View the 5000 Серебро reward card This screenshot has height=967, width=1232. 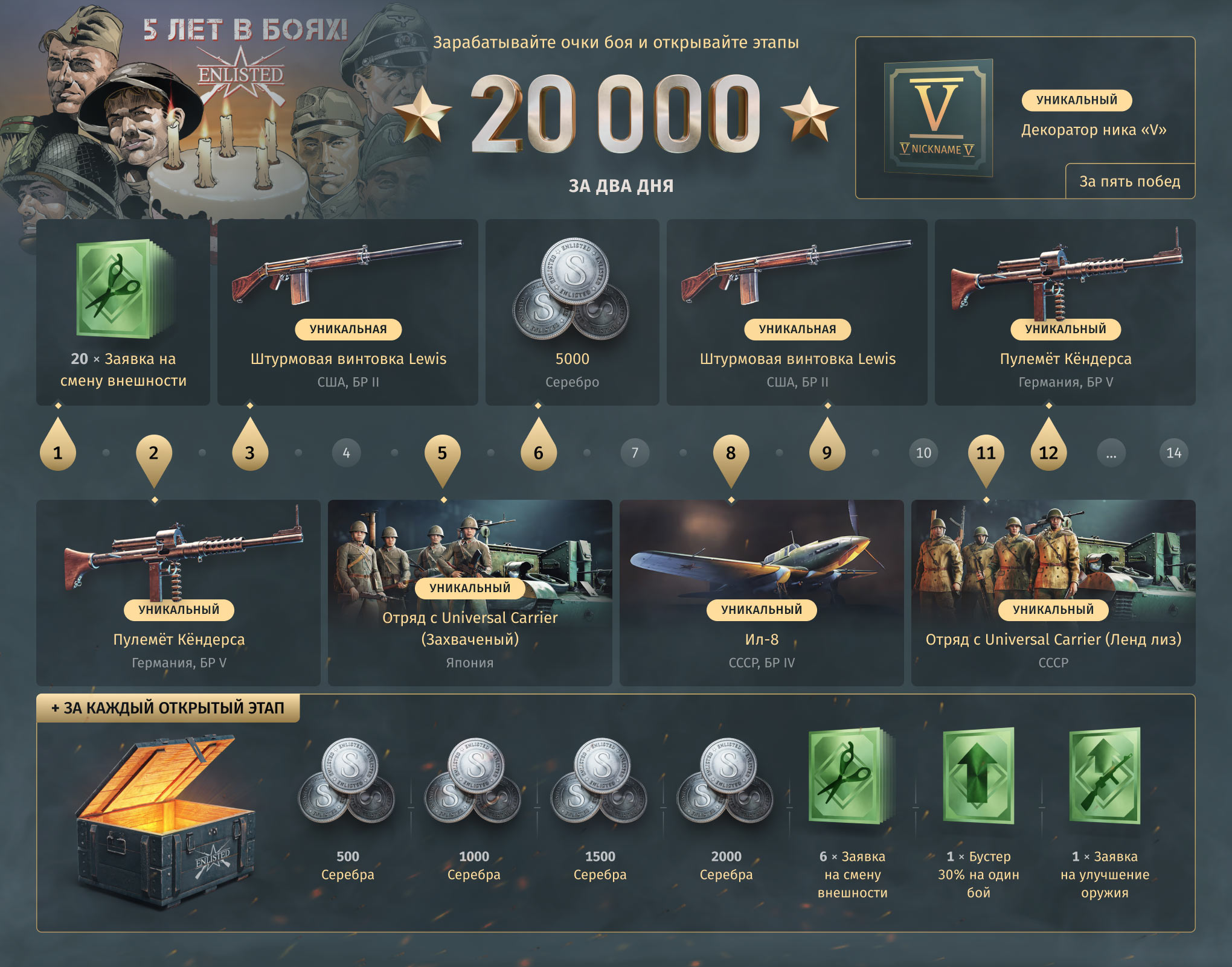click(x=572, y=311)
